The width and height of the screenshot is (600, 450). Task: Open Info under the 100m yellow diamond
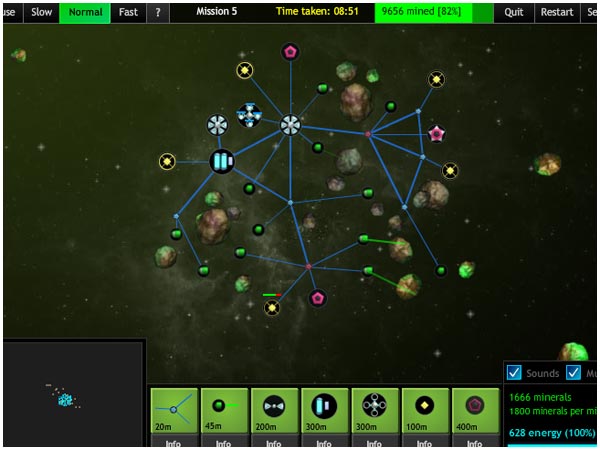pos(424,443)
